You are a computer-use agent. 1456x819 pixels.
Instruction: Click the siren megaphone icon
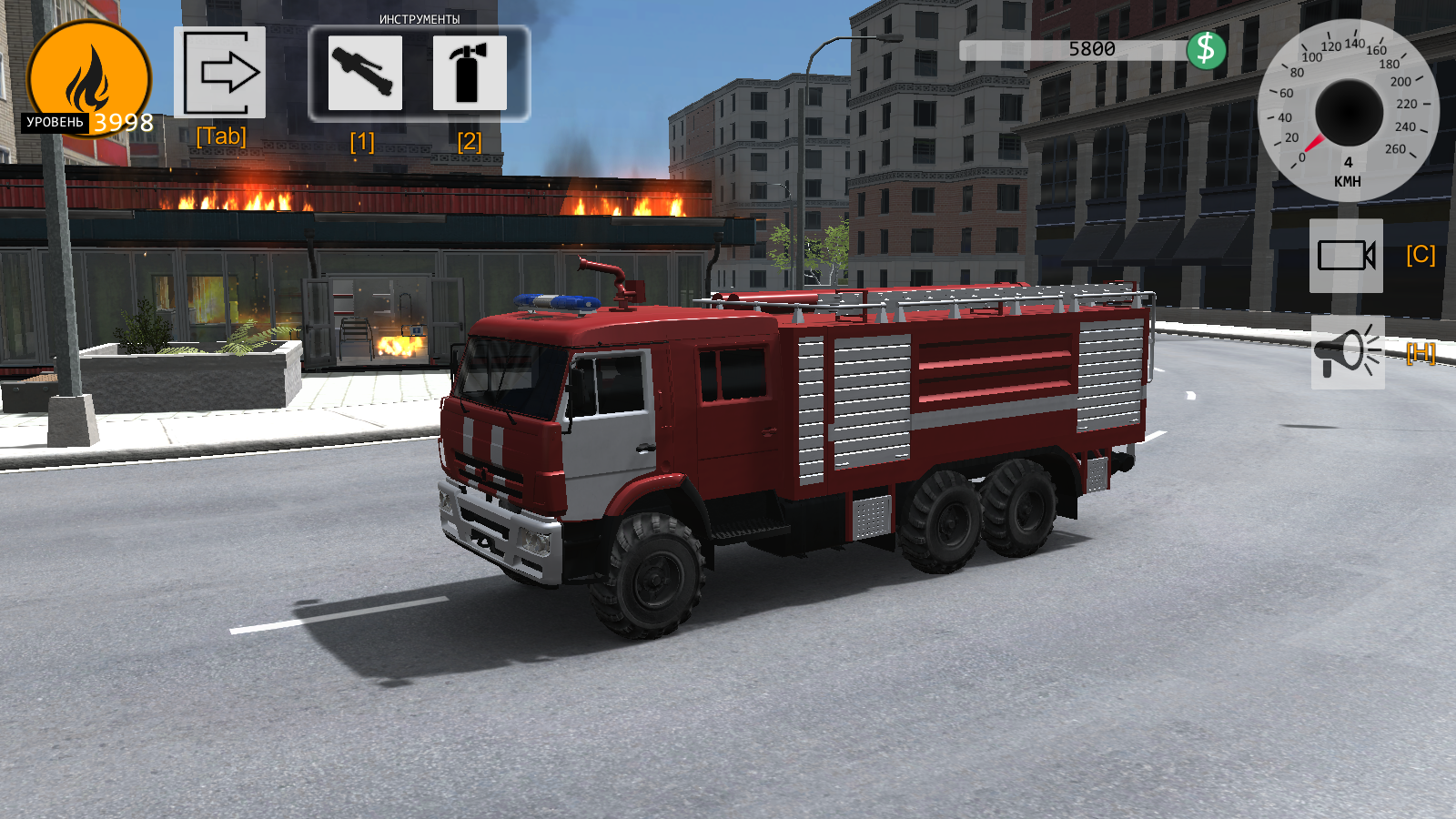(x=1348, y=354)
